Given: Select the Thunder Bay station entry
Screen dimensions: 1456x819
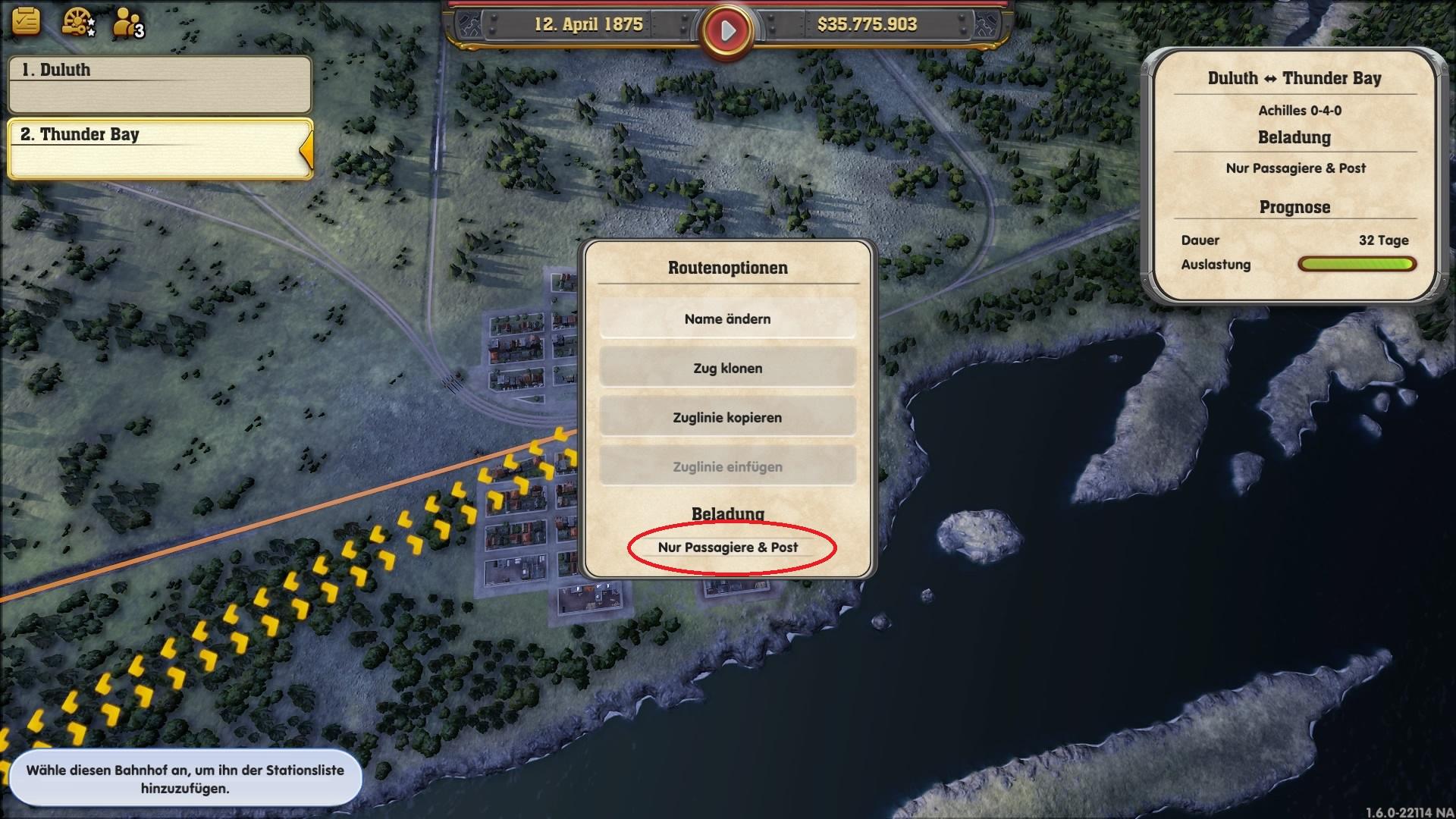Looking at the screenshot, I should point(159,148).
